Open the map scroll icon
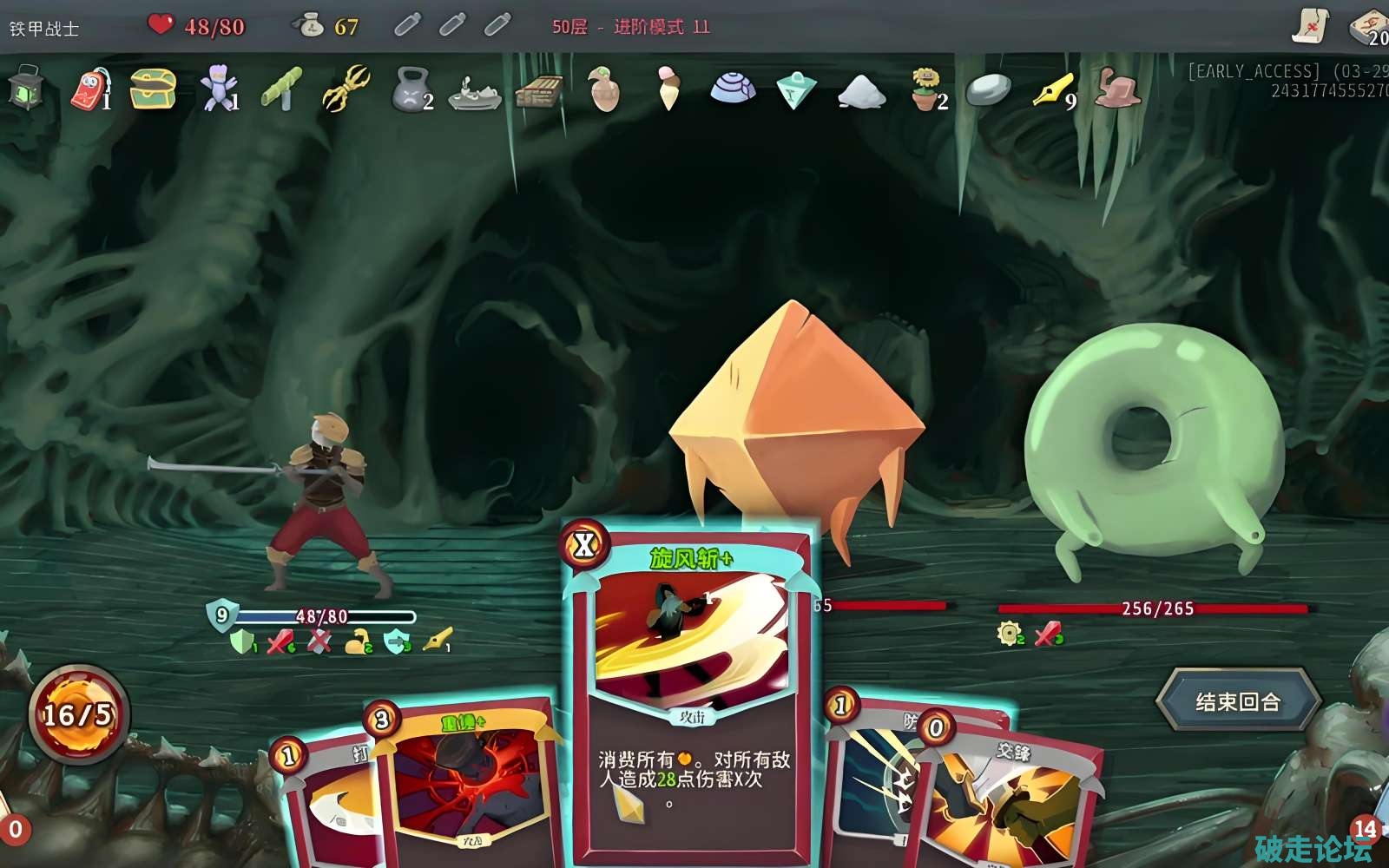Viewport: 1389px width, 868px height. [1310, 26]
